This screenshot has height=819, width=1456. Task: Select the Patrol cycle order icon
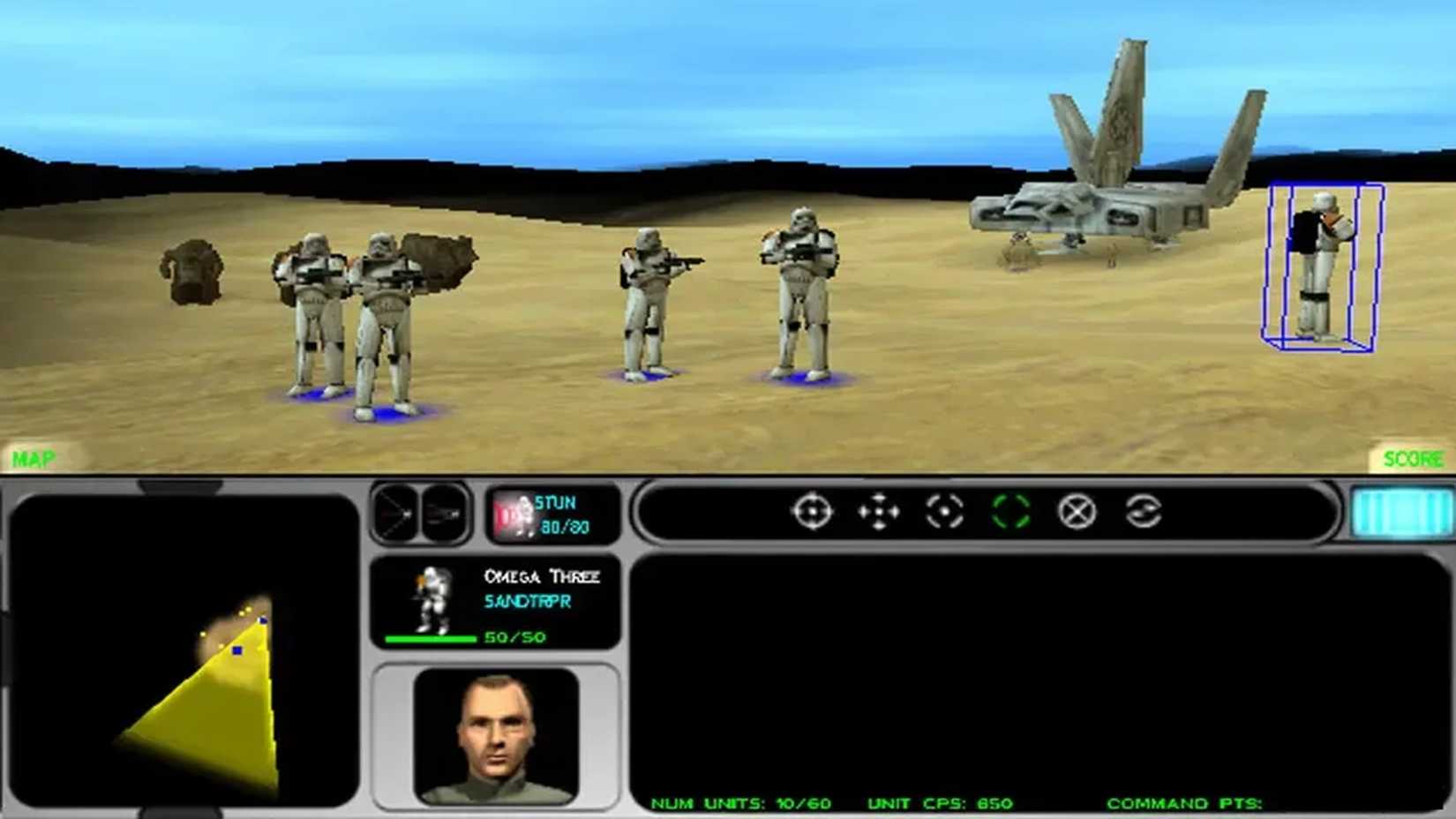tap(1144, 512)
